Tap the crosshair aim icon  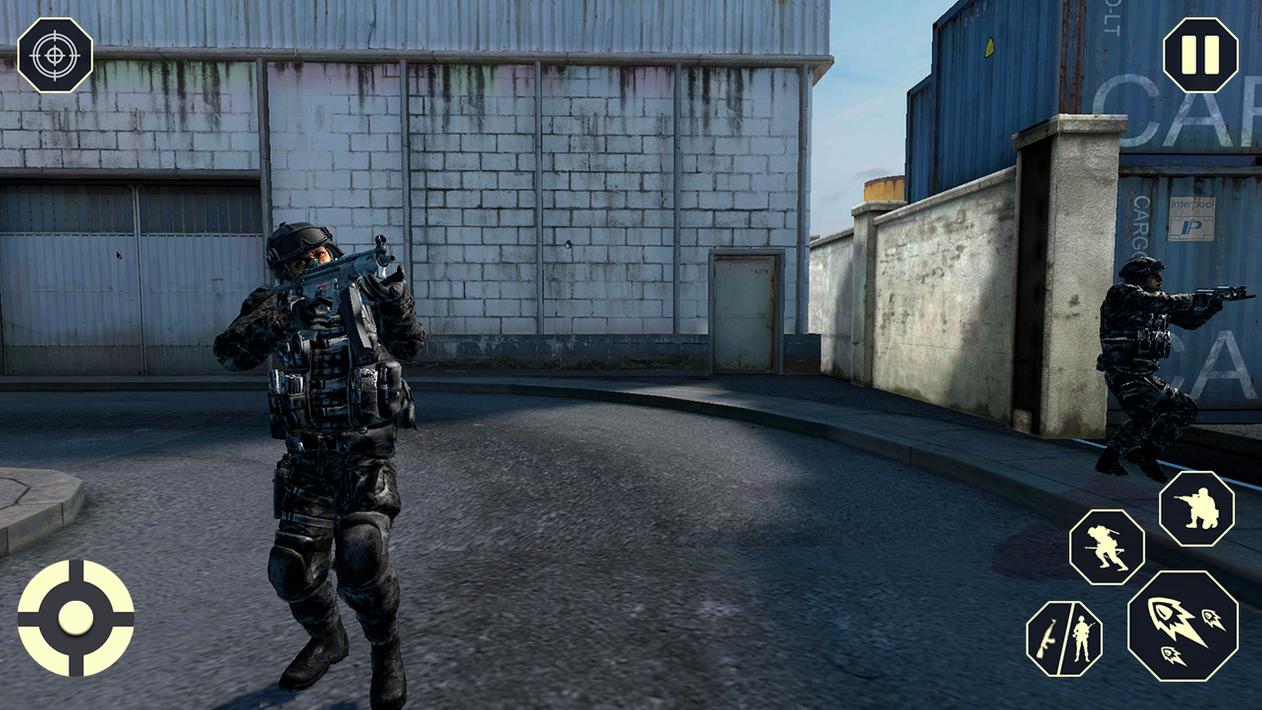(x=55, y=55)
